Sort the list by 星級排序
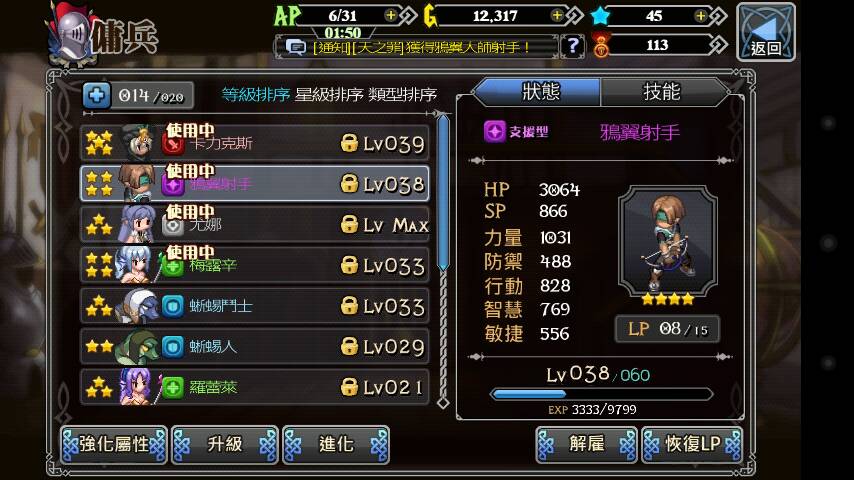Image resolution: width=854 pixels, height=480 pixels. [x=329, y=95]
